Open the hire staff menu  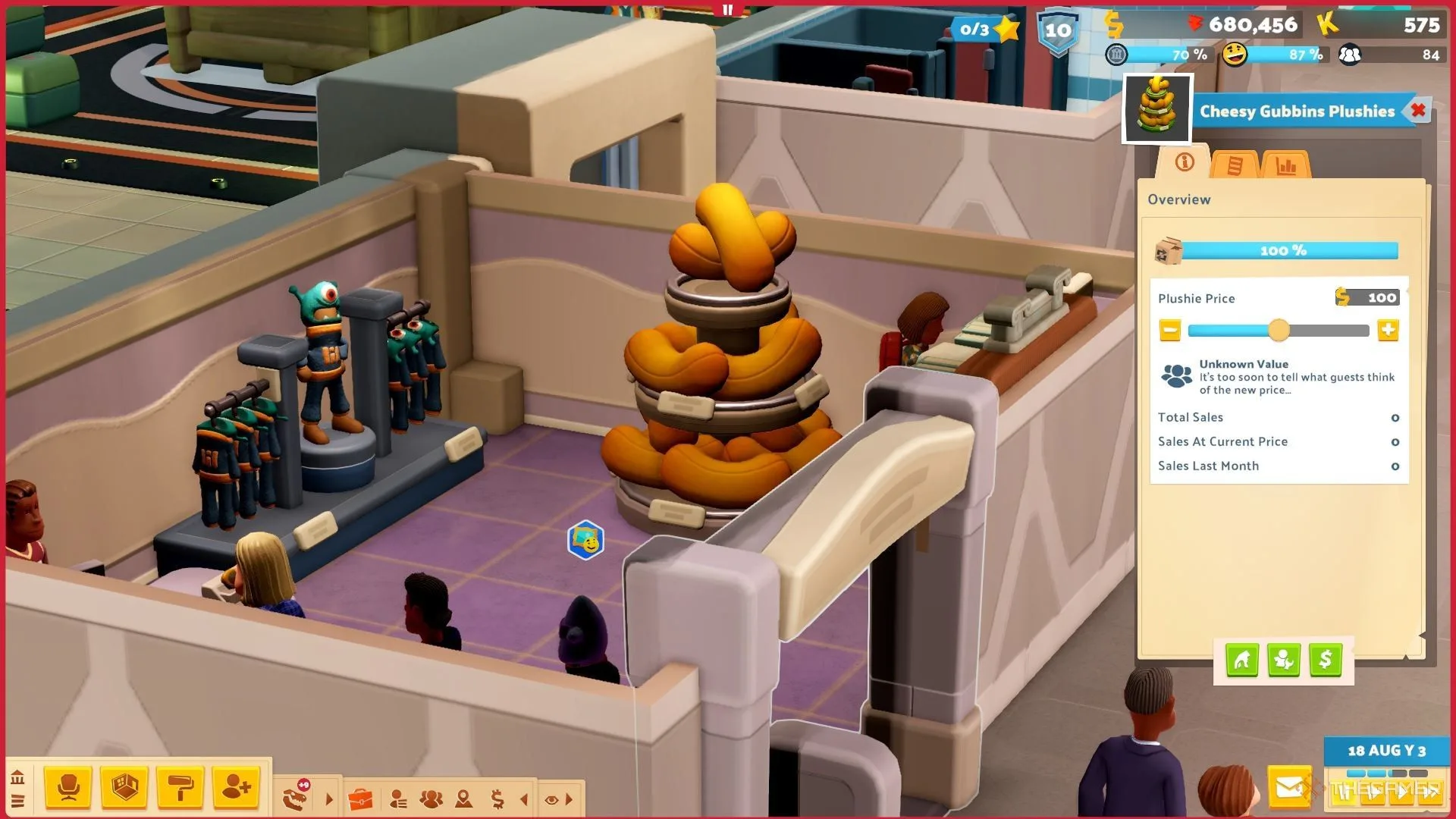click(236, 788)
